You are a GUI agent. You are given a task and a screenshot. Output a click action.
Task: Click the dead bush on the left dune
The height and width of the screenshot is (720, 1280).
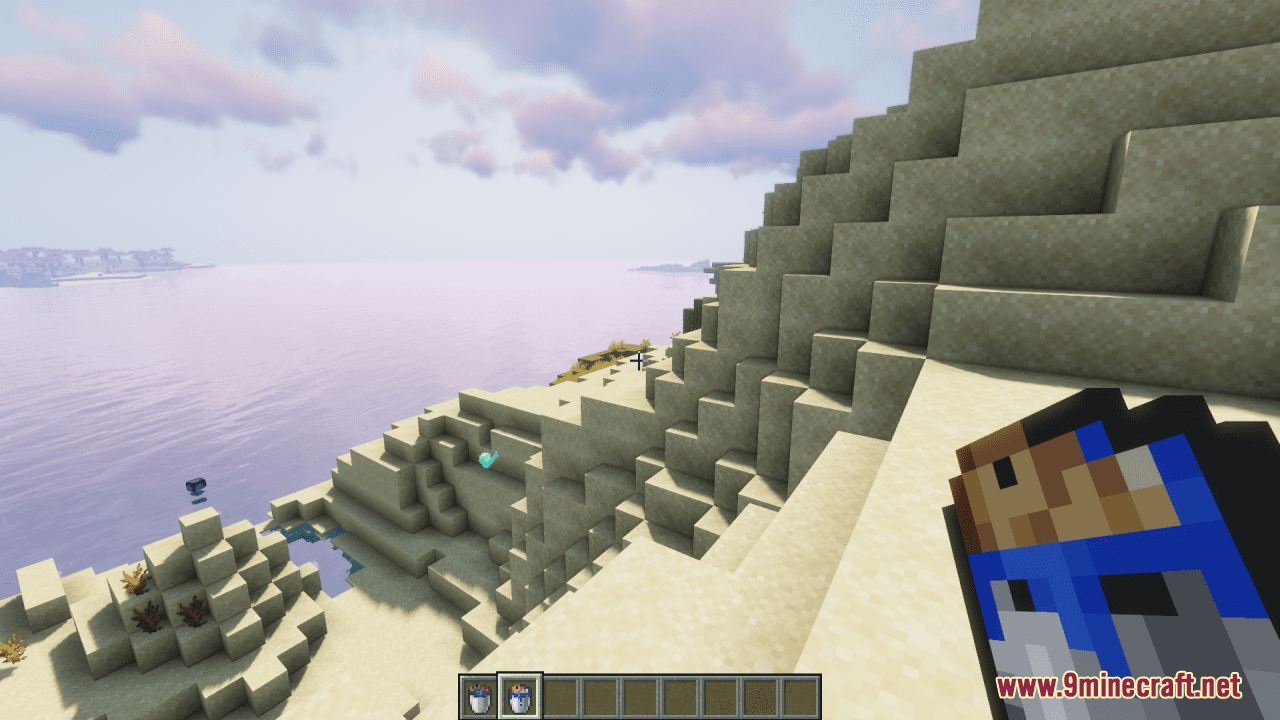pos(130,578)
